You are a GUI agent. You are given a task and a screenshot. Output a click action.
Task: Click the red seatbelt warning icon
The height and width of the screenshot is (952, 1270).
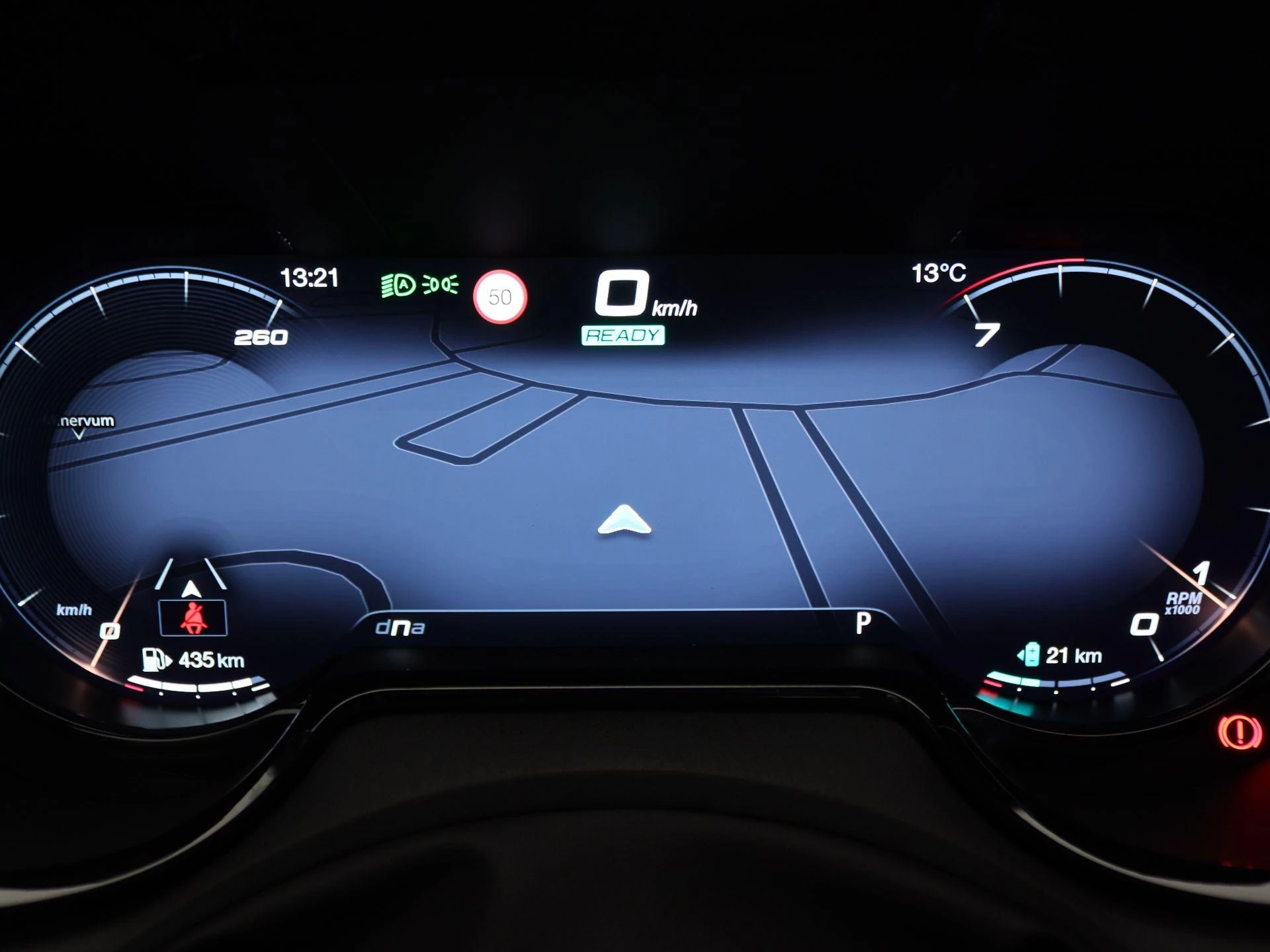(x=193, y=618)
